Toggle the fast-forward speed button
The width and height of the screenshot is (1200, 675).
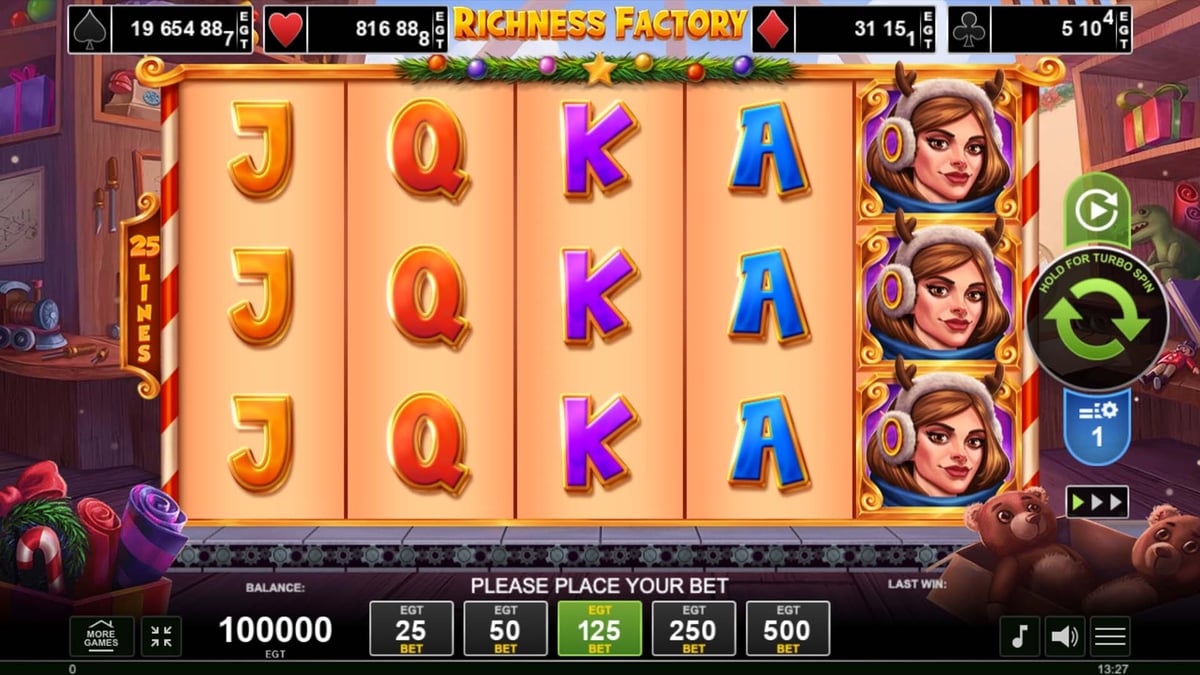[x=1096, y=501]
